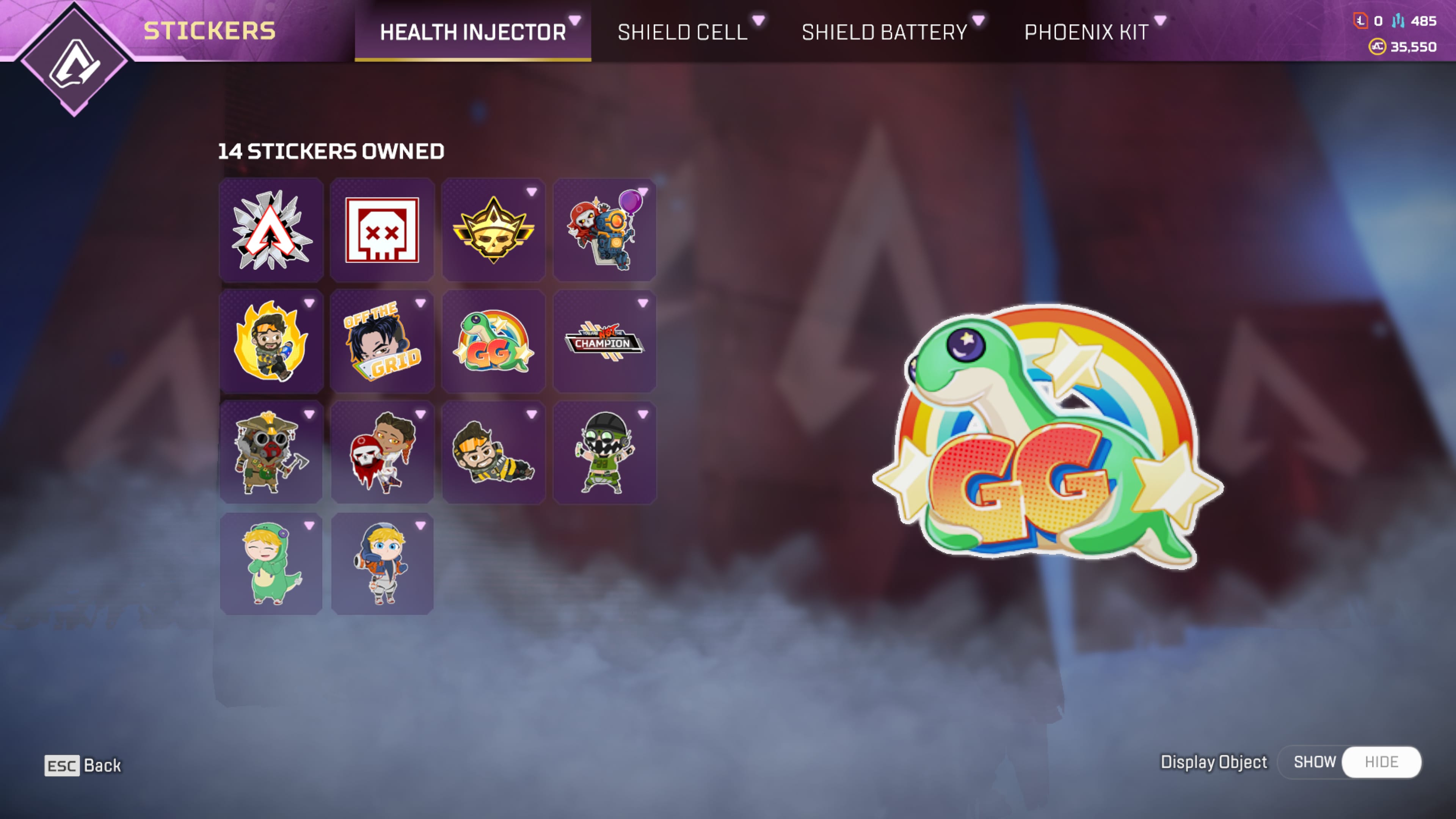Choose the red skull square sticker
The width and height of the screenshot is (1456, 819).
(x=382, y=230)
